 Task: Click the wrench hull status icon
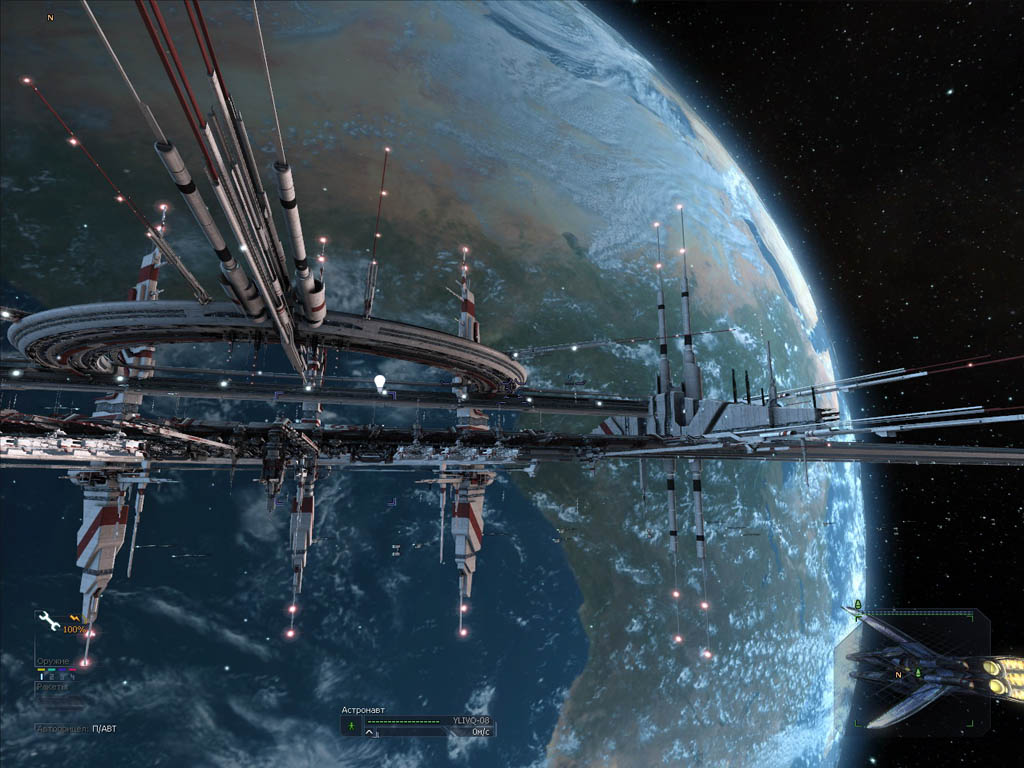click(x=48, y=621)
